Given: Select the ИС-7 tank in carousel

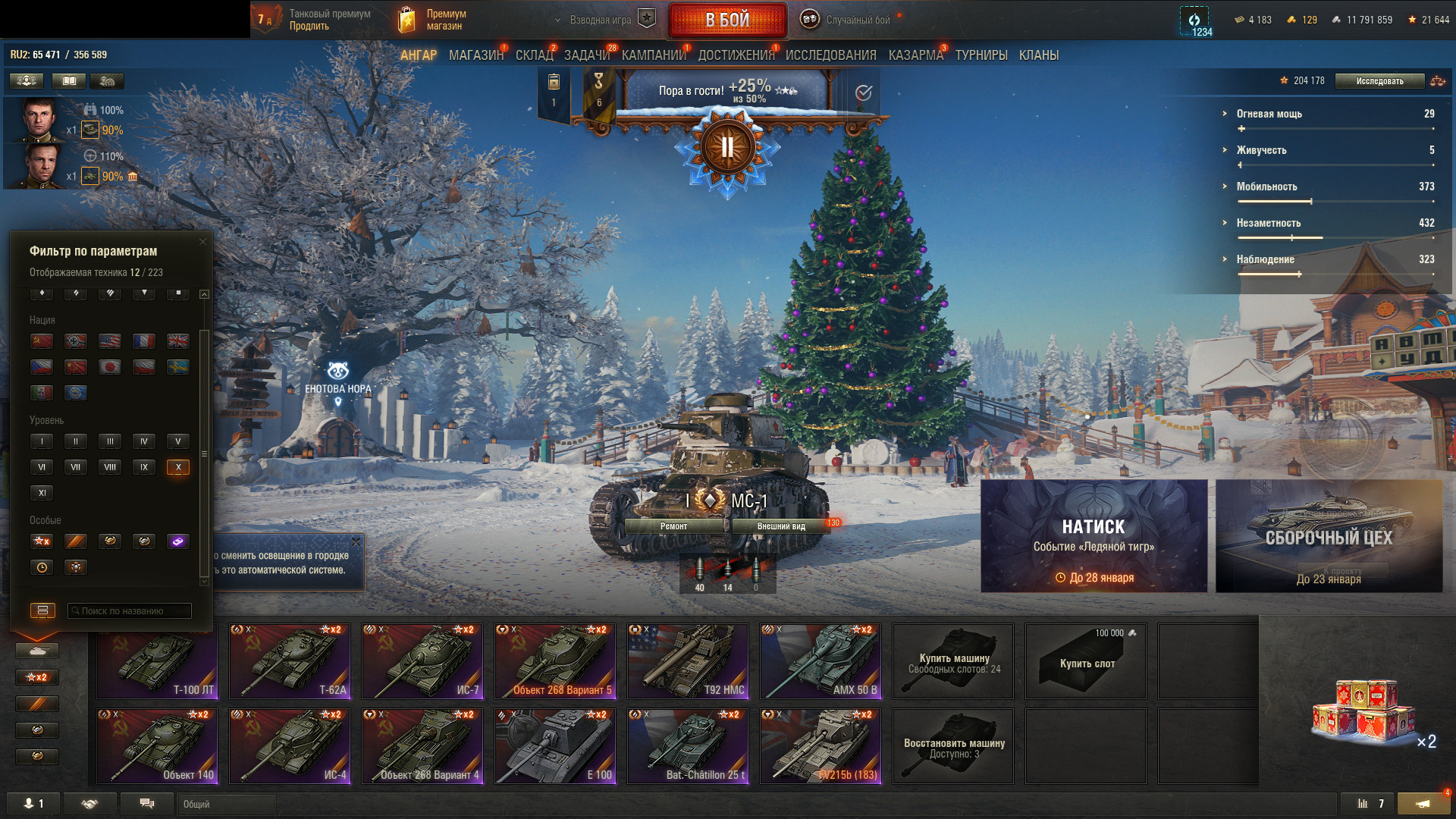Looking at the screenshot, I should (x=422, y=661).
